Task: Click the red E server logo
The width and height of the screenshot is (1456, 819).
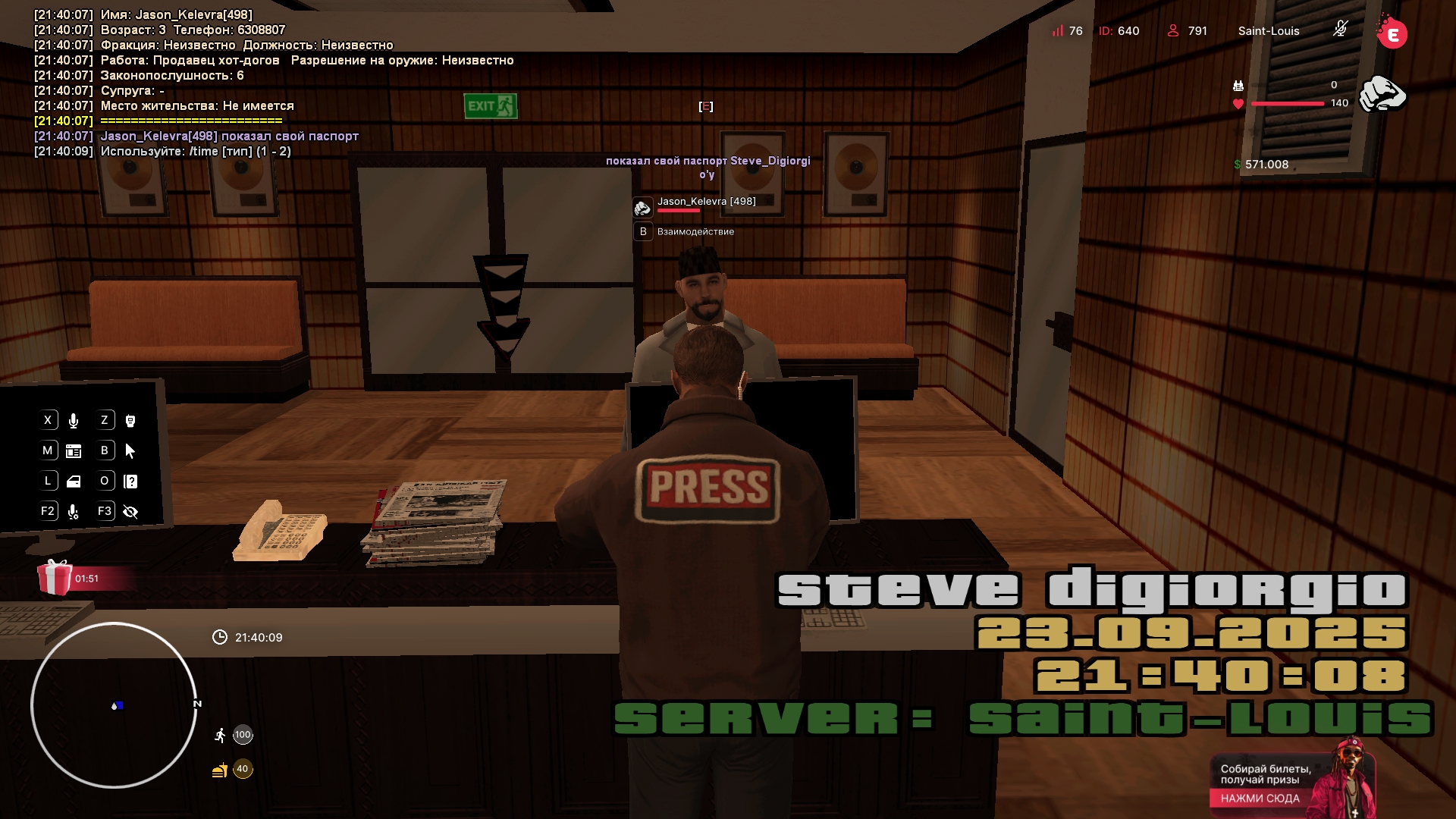Action: point(1392,34)
